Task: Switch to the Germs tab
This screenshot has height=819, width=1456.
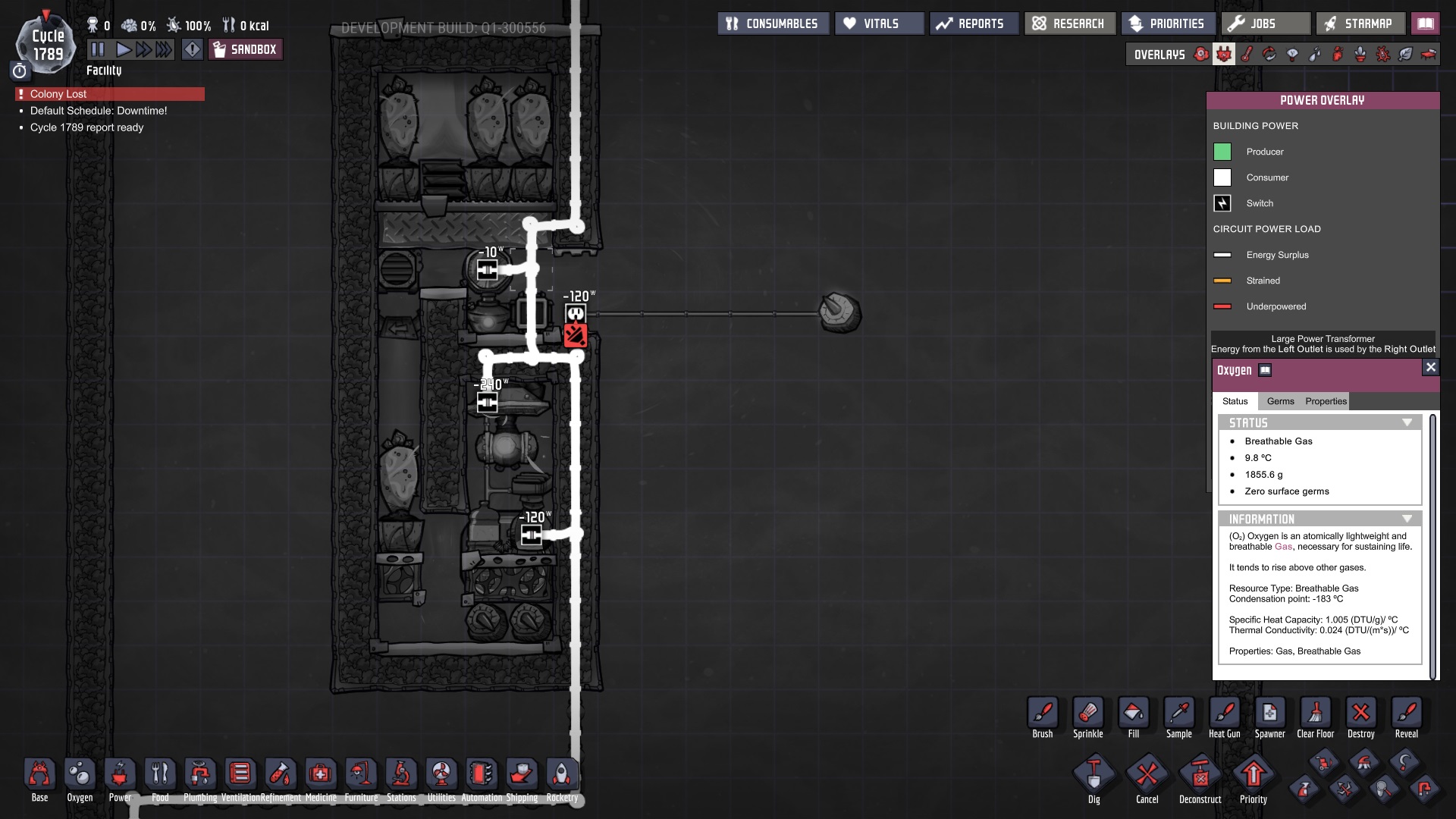Action: tap(1280, 401)
